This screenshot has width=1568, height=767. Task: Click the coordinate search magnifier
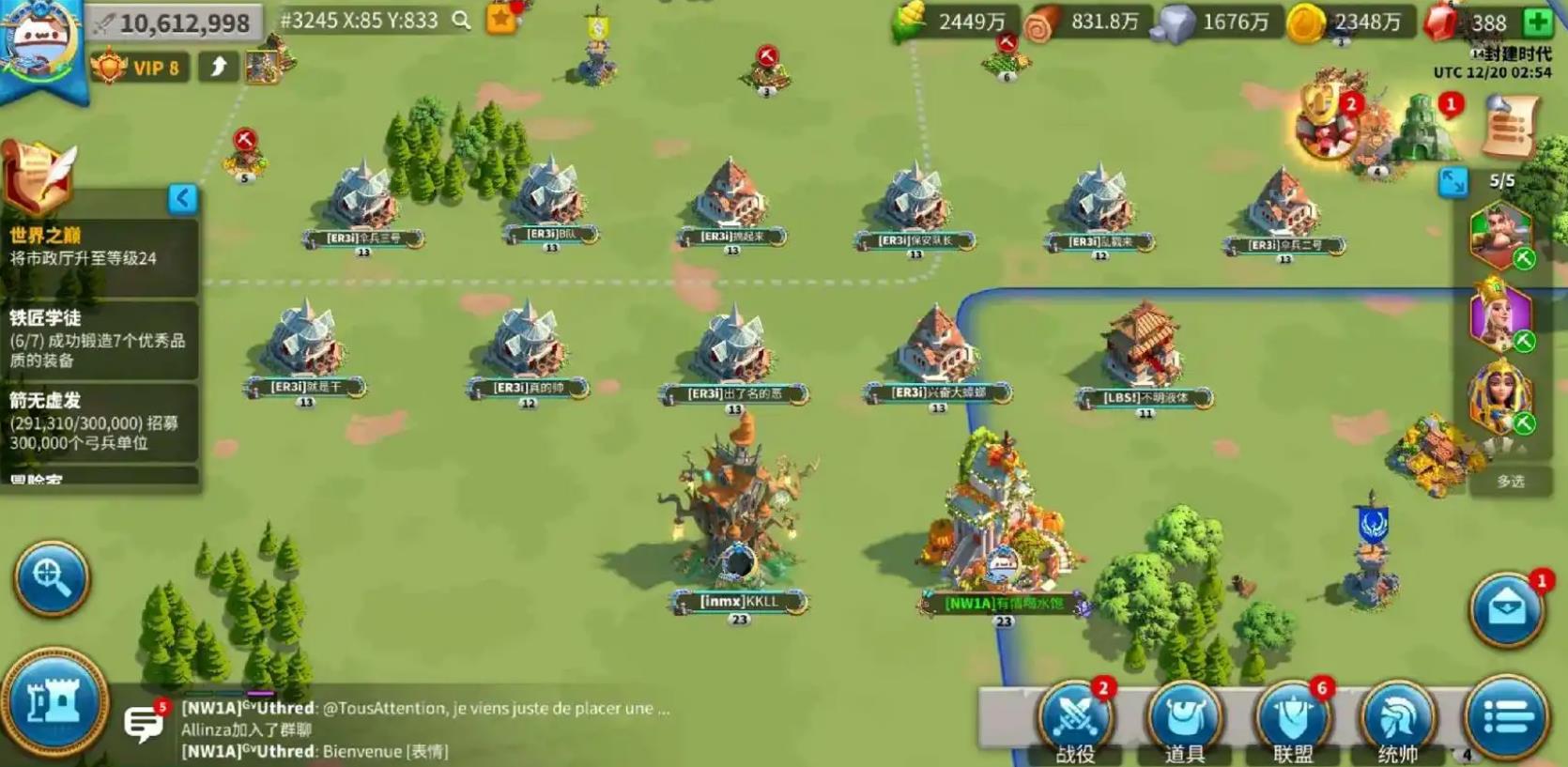(x=461, y=20)
